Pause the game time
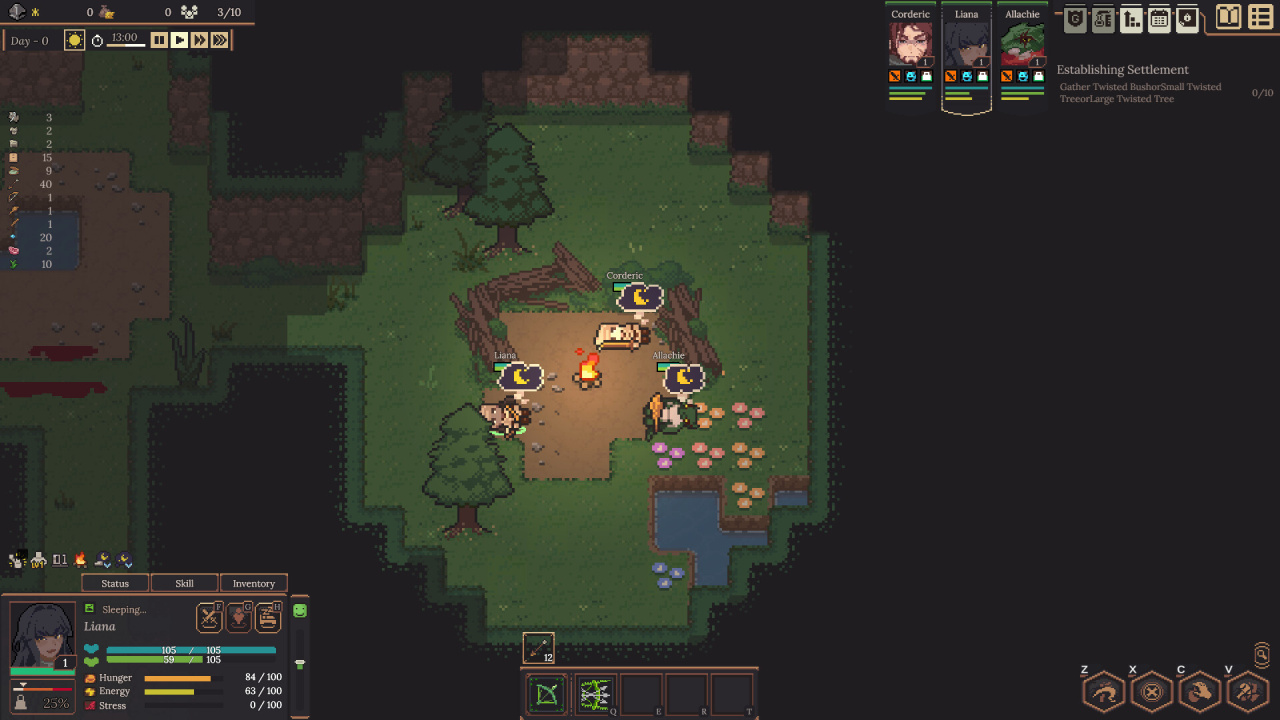1280x720 pixels. (x=159, y=40)
